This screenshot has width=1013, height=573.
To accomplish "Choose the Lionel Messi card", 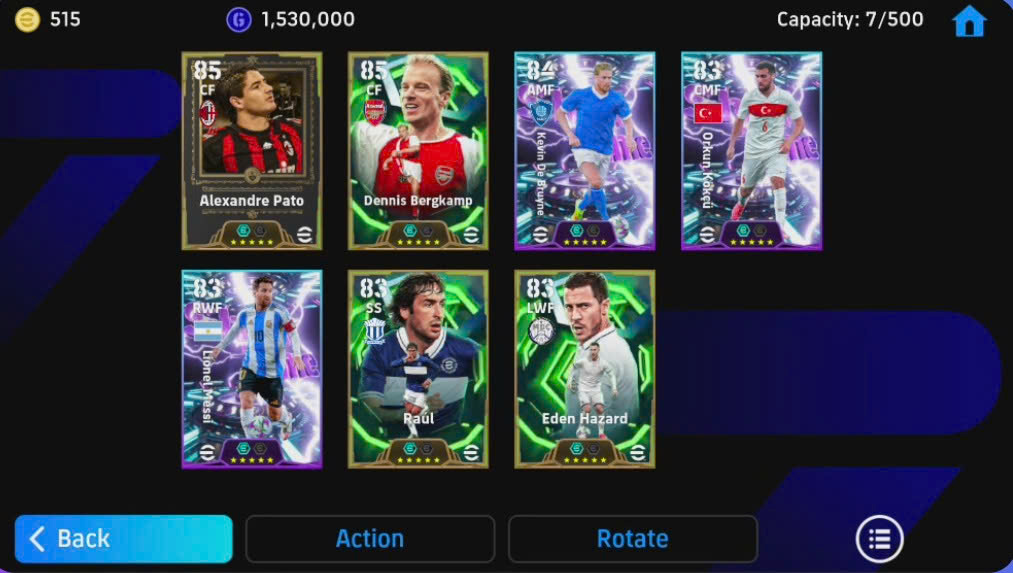I will pyautogui.click(x=252, y=368).
